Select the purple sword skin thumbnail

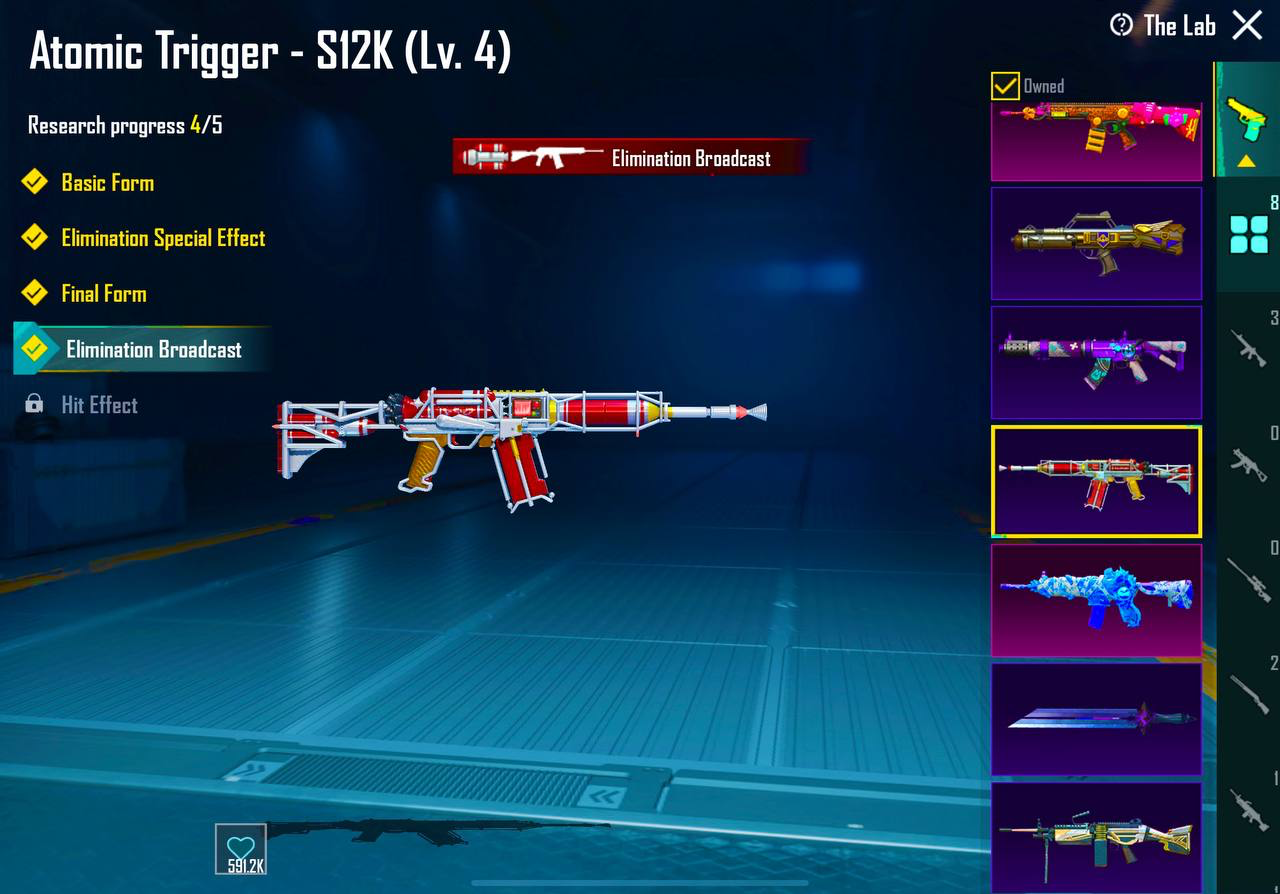coord(1095,718)
